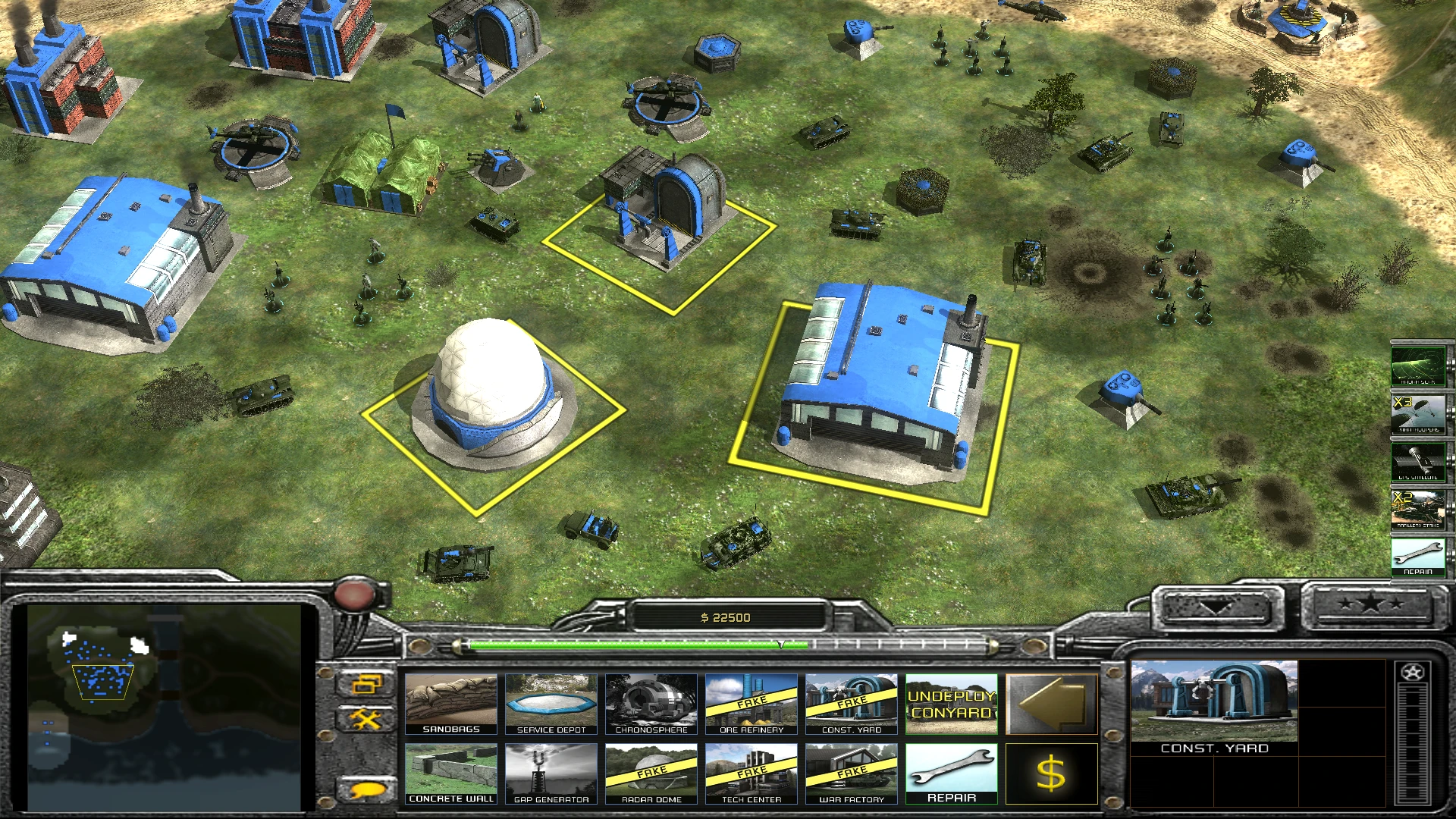Screen dimensions: 1456x819
Task: Select the Gap Generator icon
Action: tap(551, 772)
